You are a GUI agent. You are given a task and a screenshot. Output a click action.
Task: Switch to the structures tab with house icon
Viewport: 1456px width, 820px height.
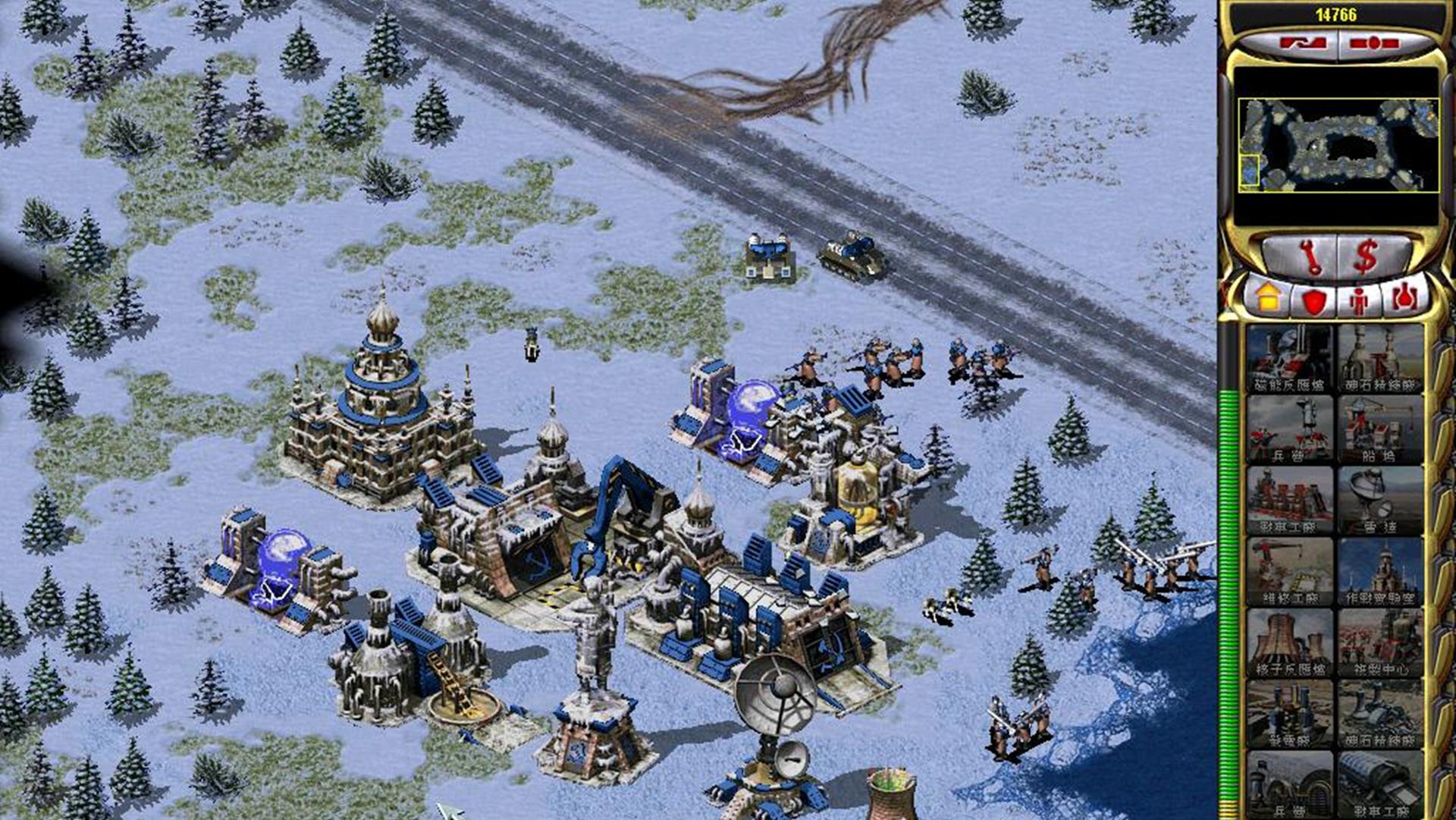coord(1267,298)
